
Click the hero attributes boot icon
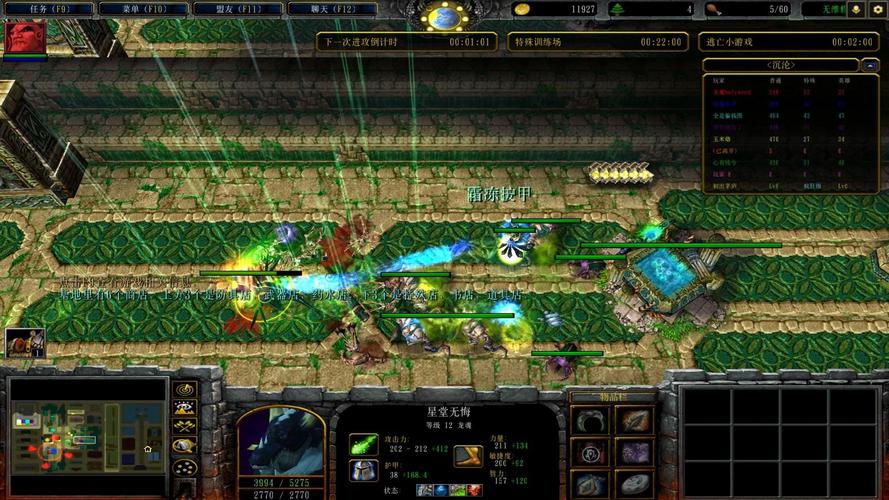(468, 456)
